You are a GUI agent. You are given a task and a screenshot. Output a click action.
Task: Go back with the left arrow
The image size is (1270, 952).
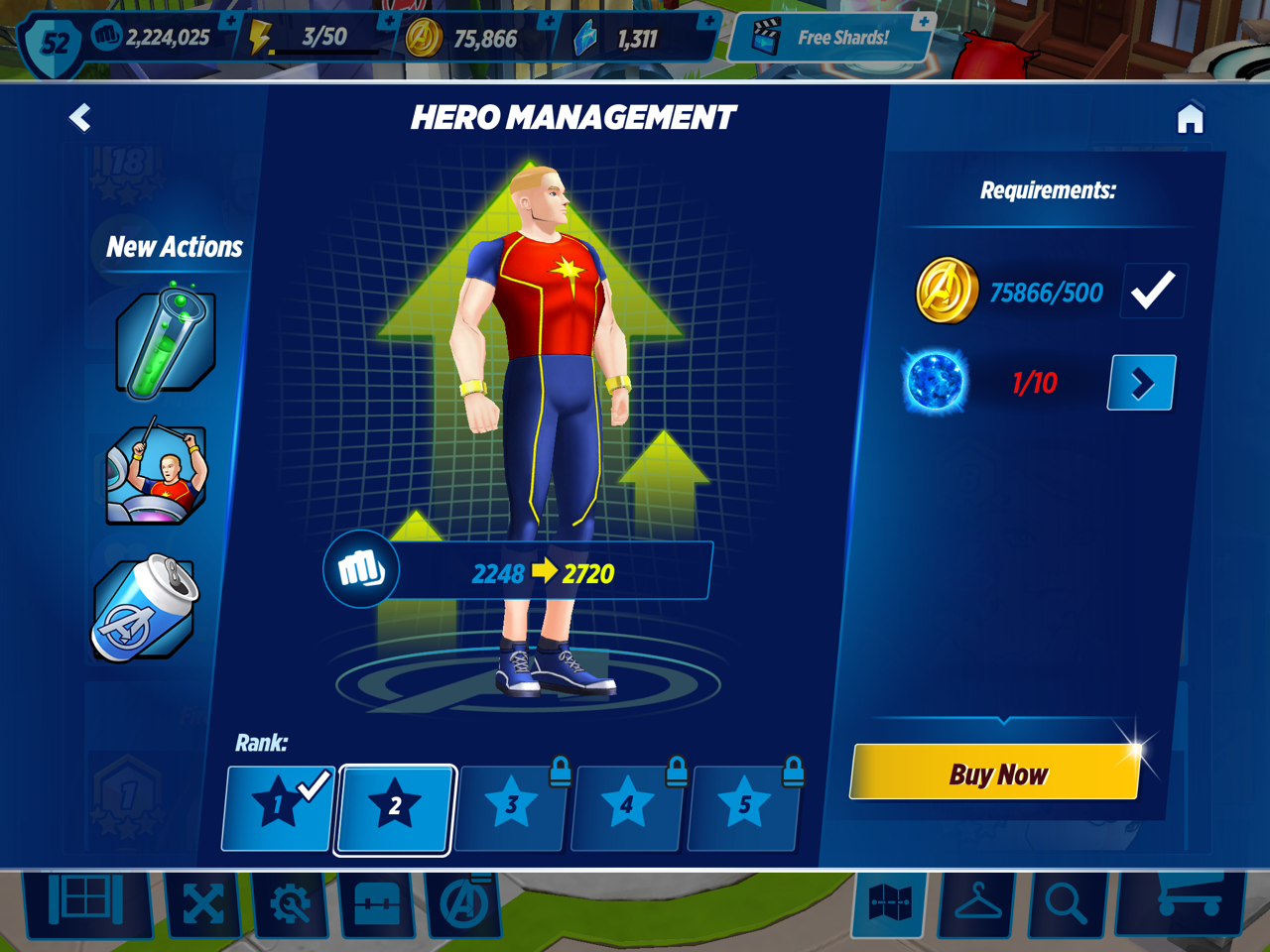click(x=80, y=118)
